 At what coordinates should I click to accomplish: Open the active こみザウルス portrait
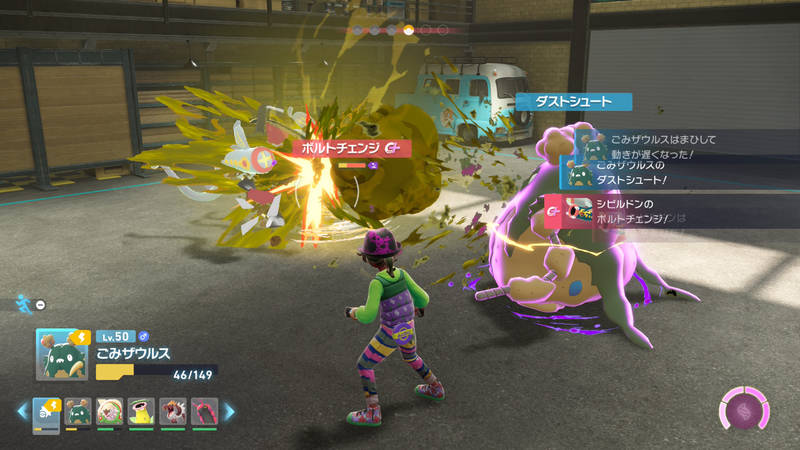pos(61,354)
